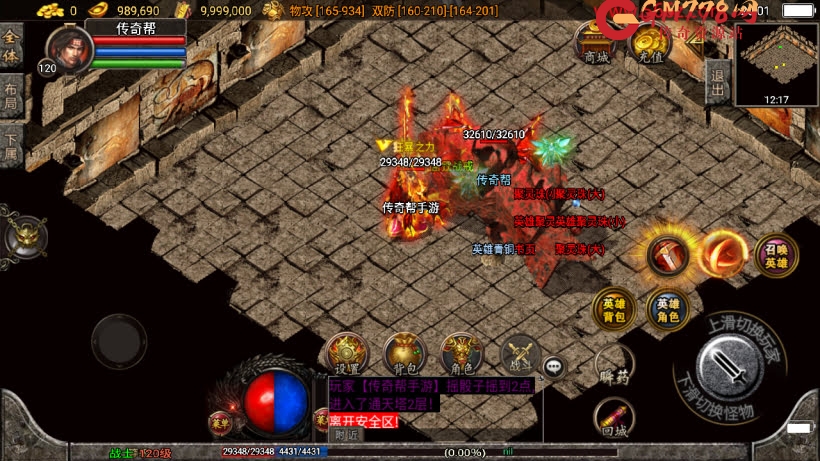820x461 pixels.
Task: Use the 瞬药 instant potion button
Action: 614,367
